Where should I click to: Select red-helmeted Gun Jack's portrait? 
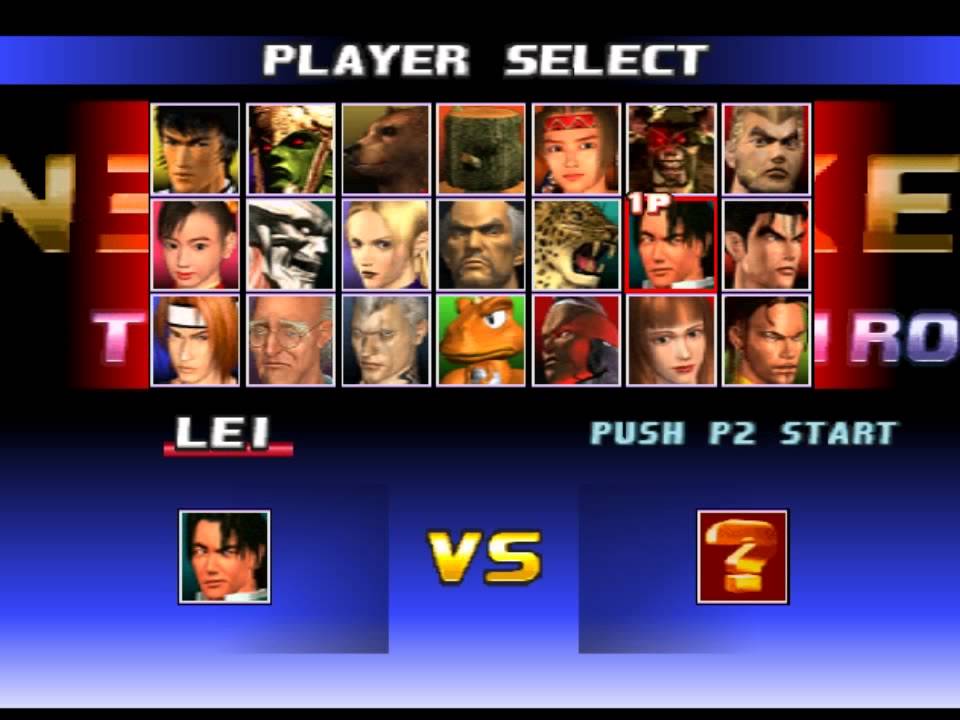pyautogui.click(x=576, y=340)
